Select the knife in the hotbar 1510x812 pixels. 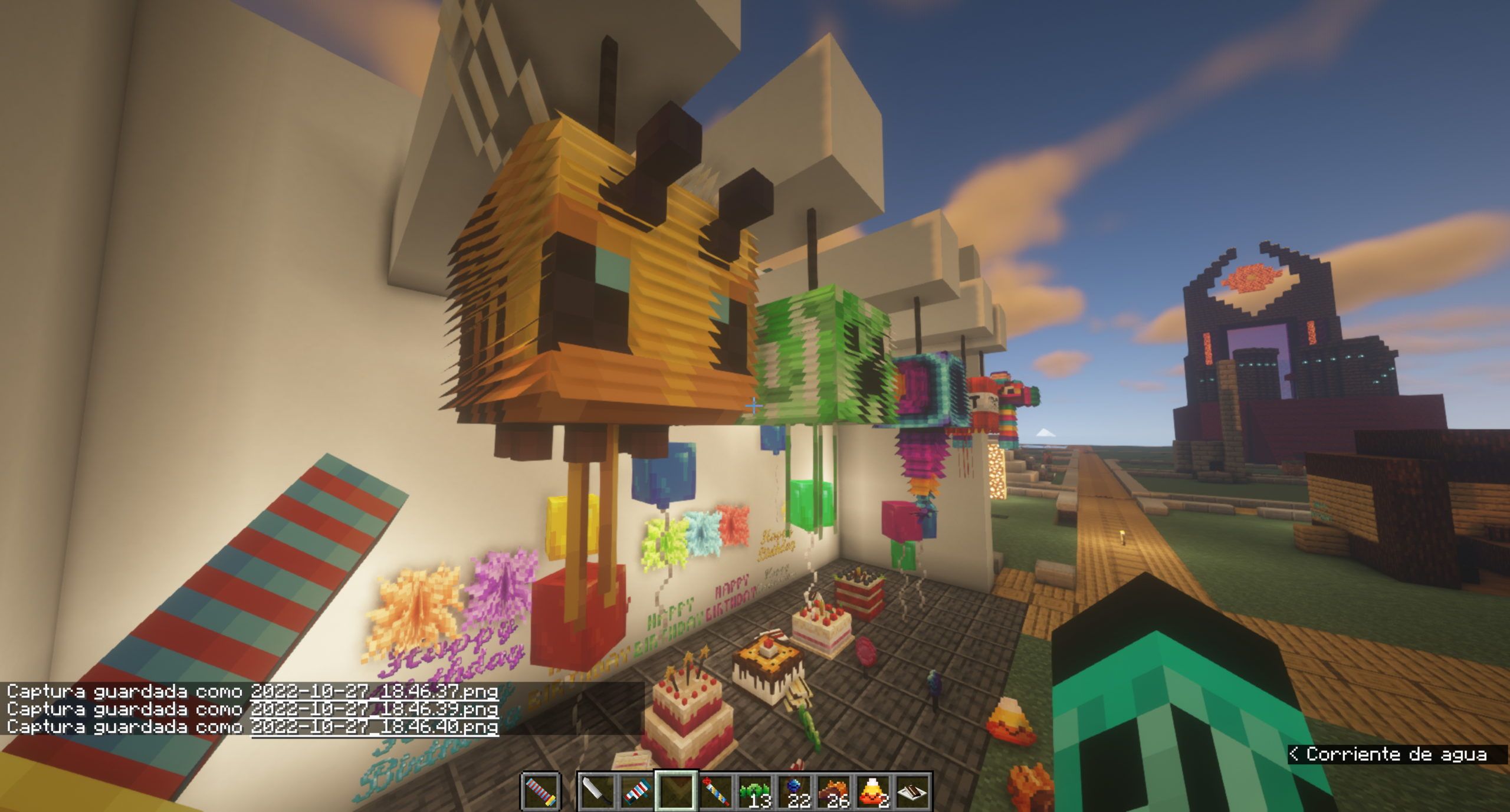pos(597,790)
